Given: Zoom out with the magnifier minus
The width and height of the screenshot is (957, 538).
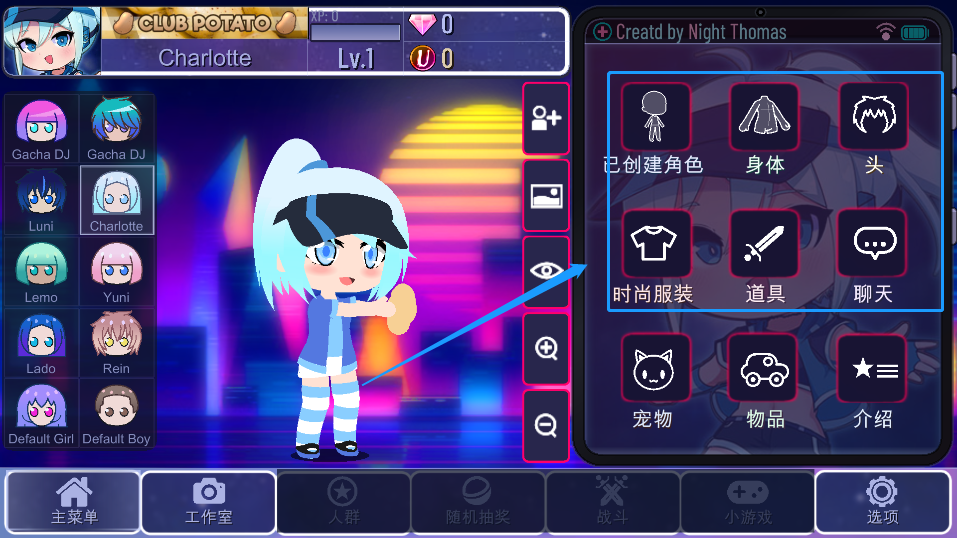Looking at the screenshot, I should [546, 425].
